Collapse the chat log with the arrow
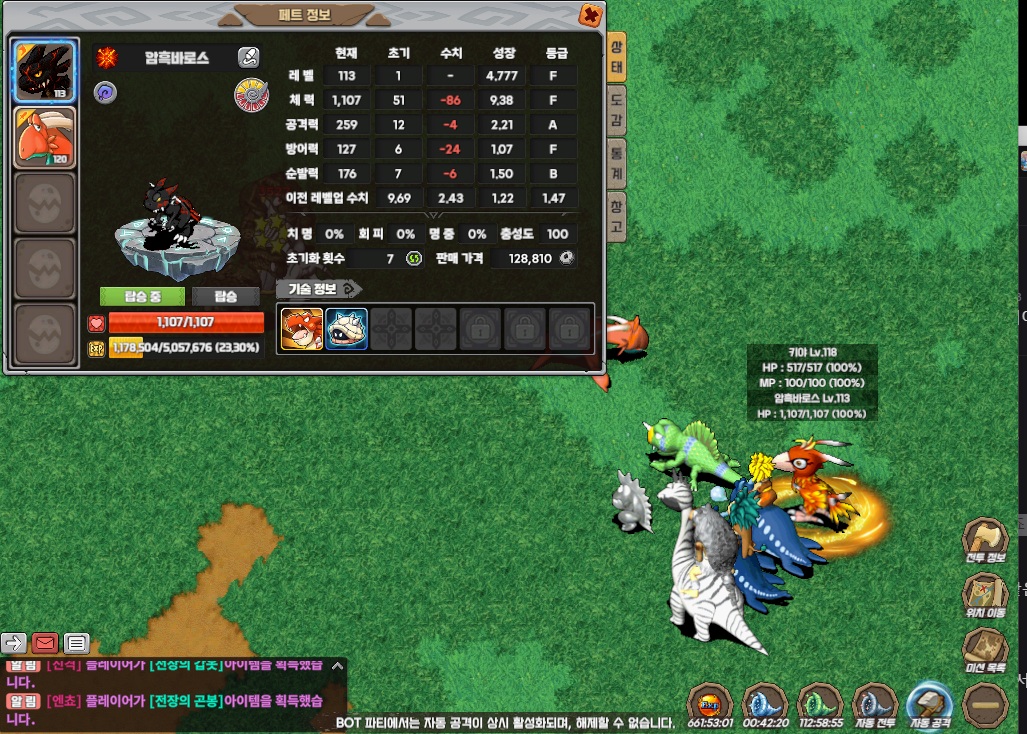 [338, 665]
